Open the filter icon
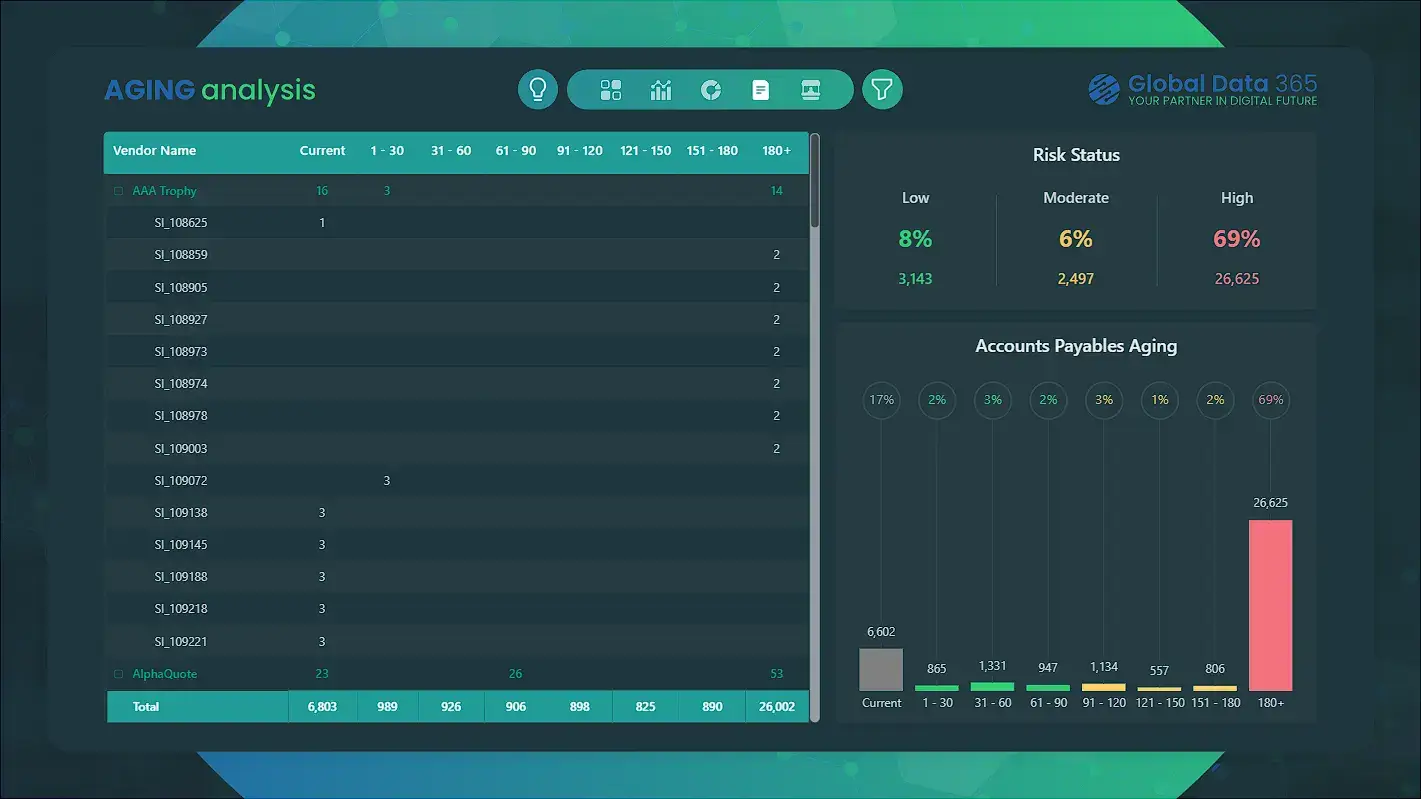1421x799 pixels. pos(882,89)
